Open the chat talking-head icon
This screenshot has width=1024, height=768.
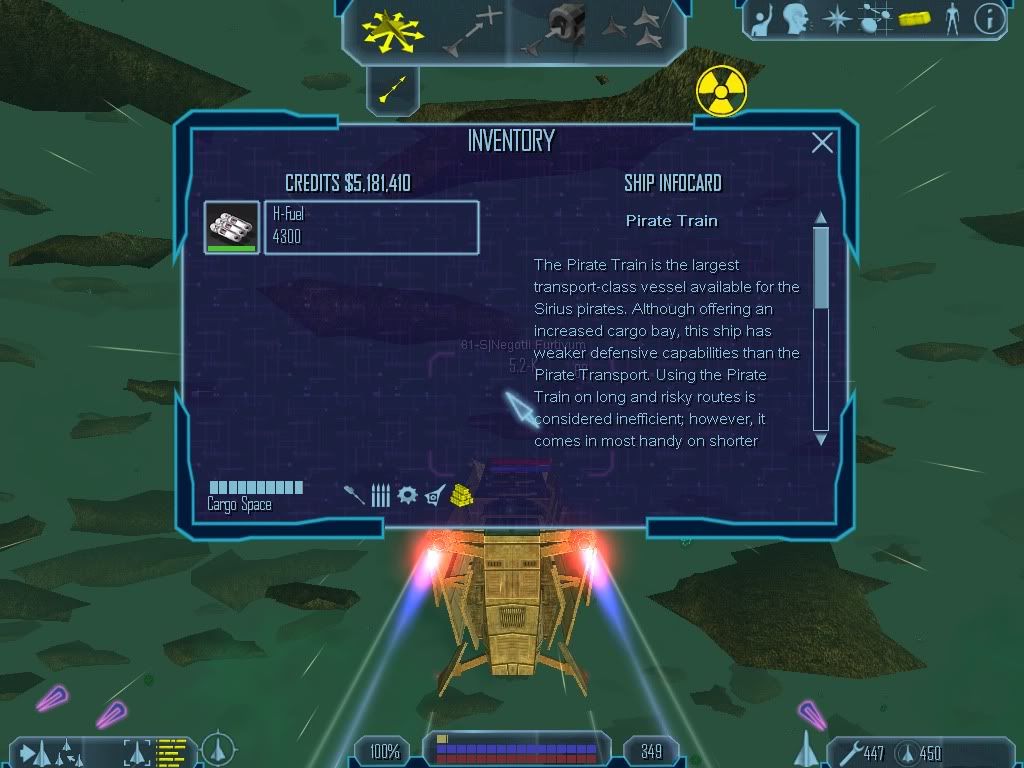point(796,18)
